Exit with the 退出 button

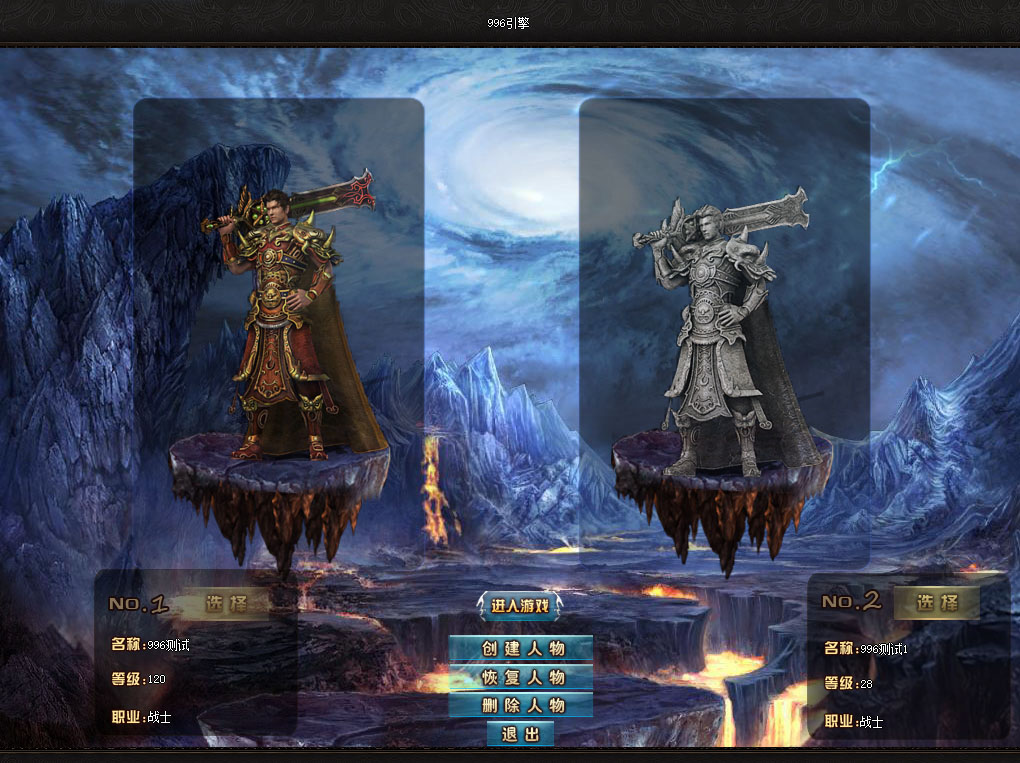pyautogui.click(x=520, y=734)
